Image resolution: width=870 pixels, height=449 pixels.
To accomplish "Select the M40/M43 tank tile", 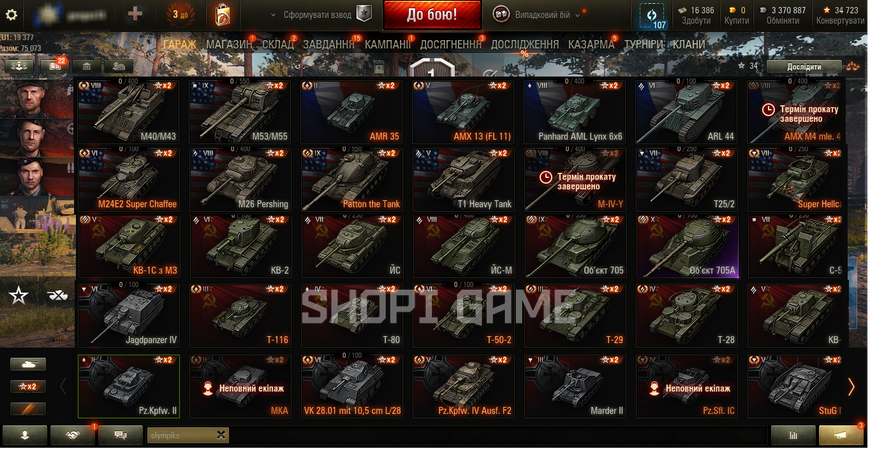I will [129, 110].
